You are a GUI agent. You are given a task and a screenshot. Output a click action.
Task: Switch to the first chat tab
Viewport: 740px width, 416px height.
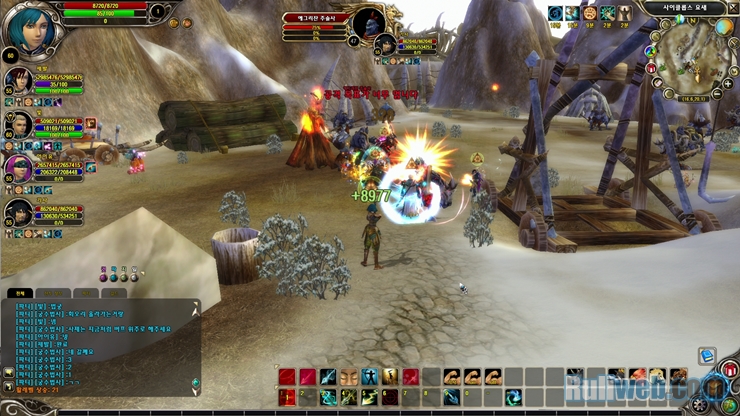click(x=18, y=293)
